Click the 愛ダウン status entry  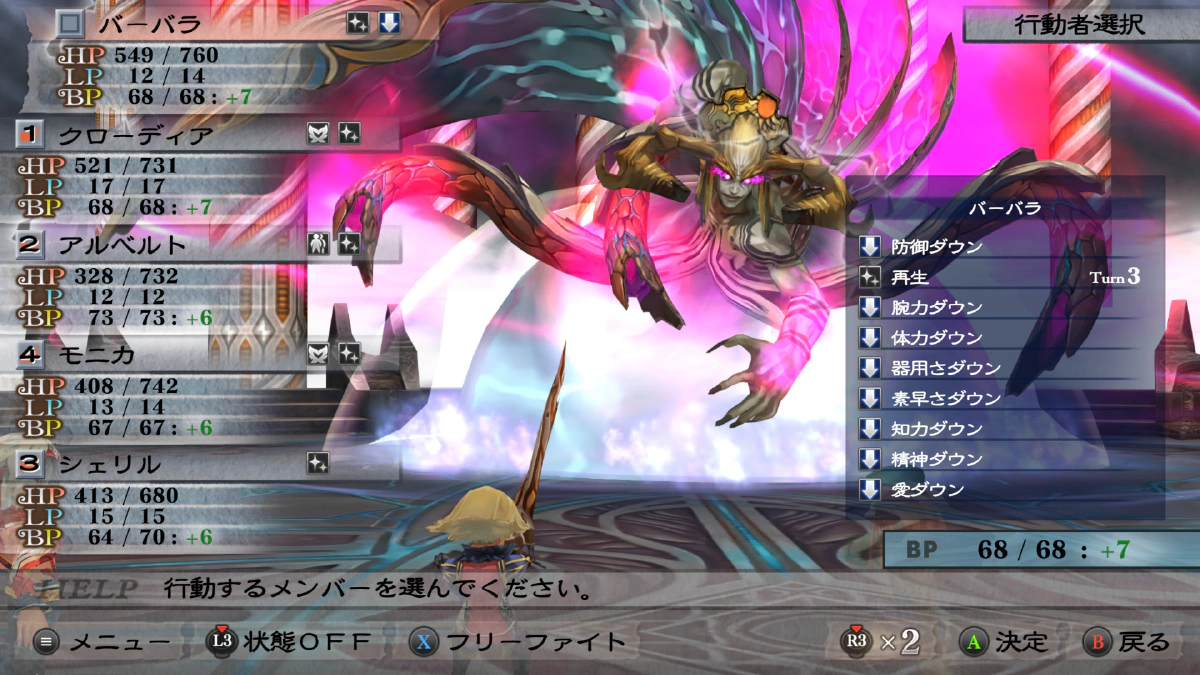coord(927,490)
